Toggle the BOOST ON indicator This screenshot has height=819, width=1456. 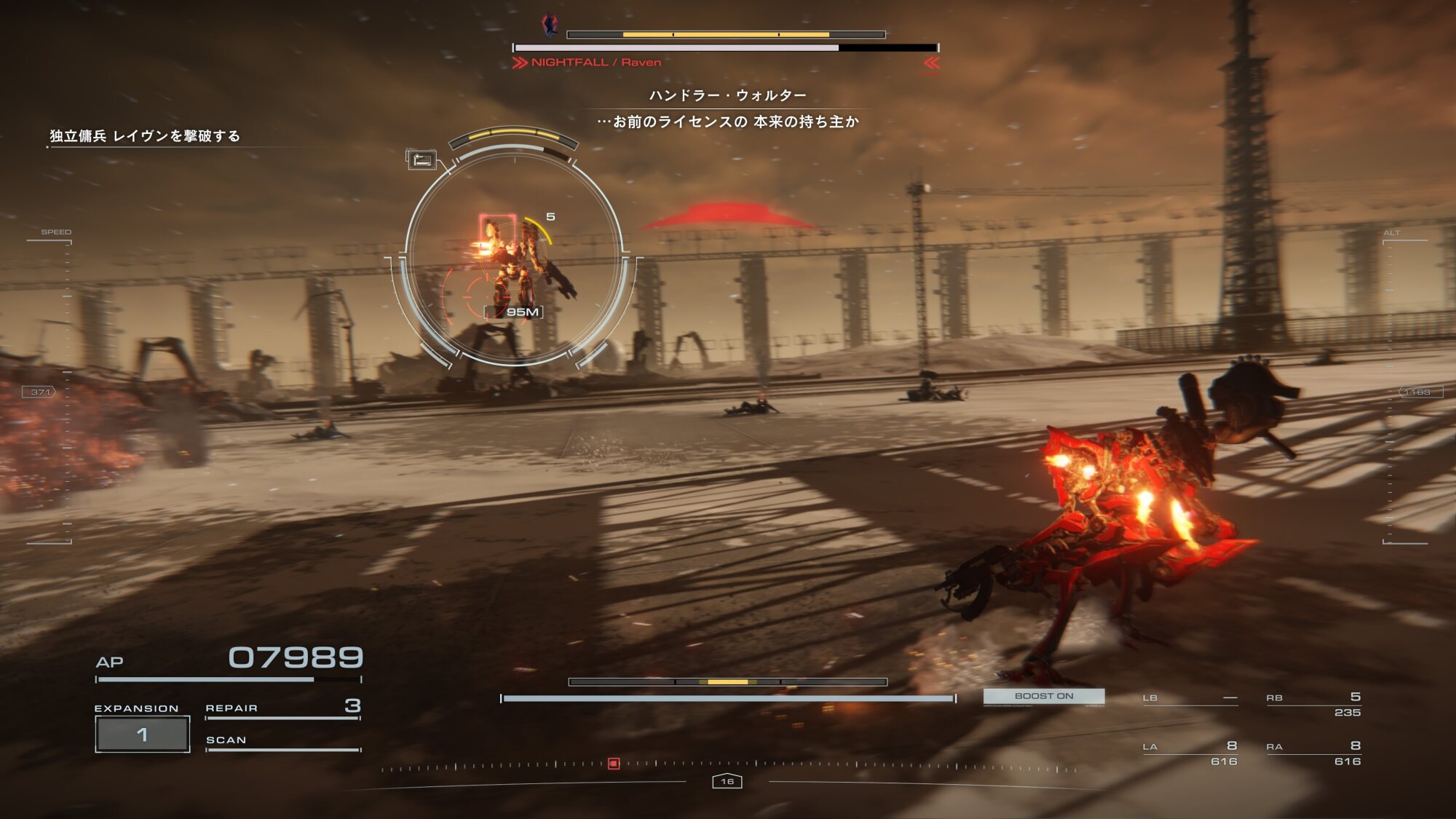coord(1043,697)
